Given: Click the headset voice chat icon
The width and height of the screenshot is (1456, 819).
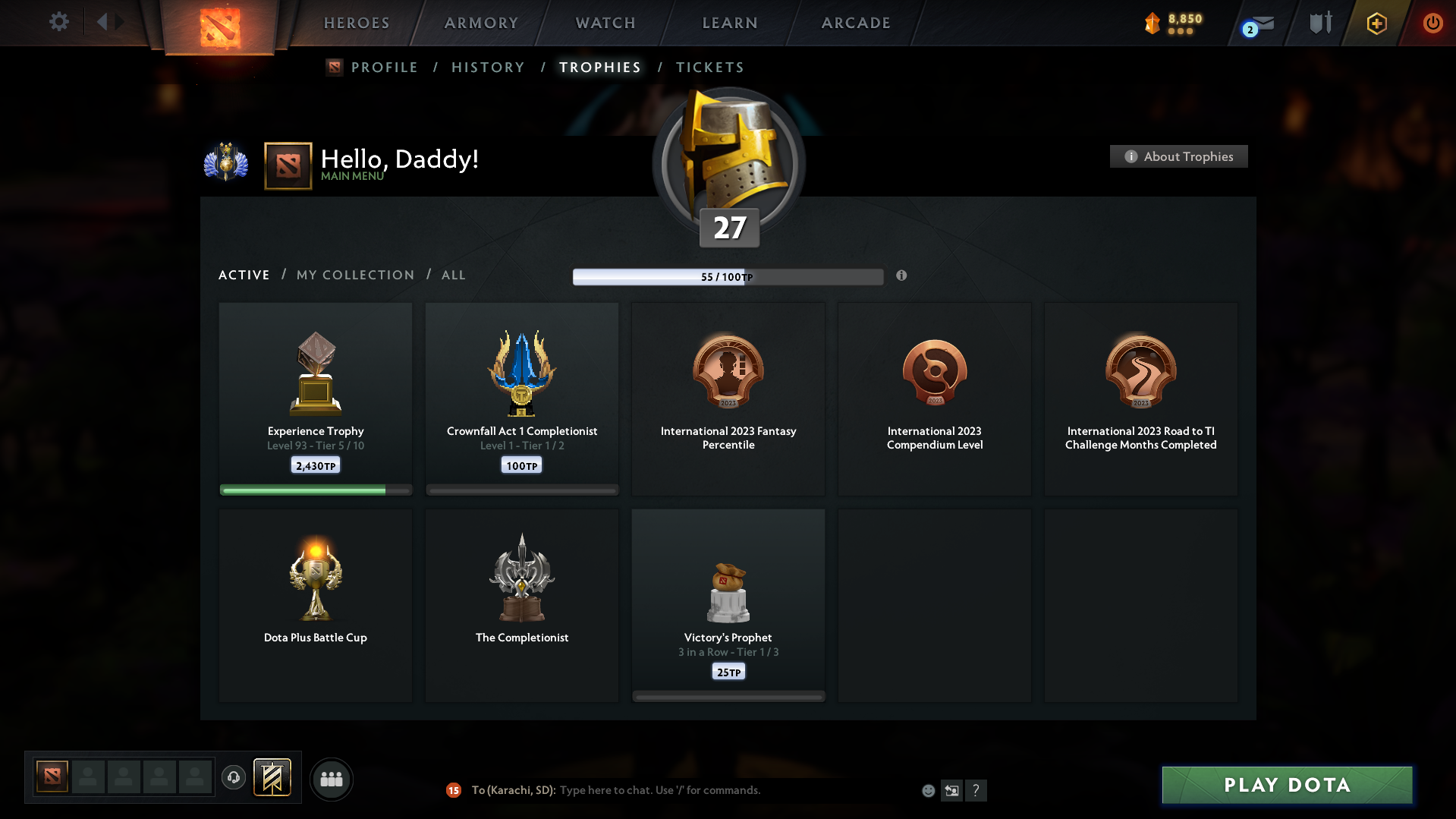Looking at the screenshot, I should (234, 778).
